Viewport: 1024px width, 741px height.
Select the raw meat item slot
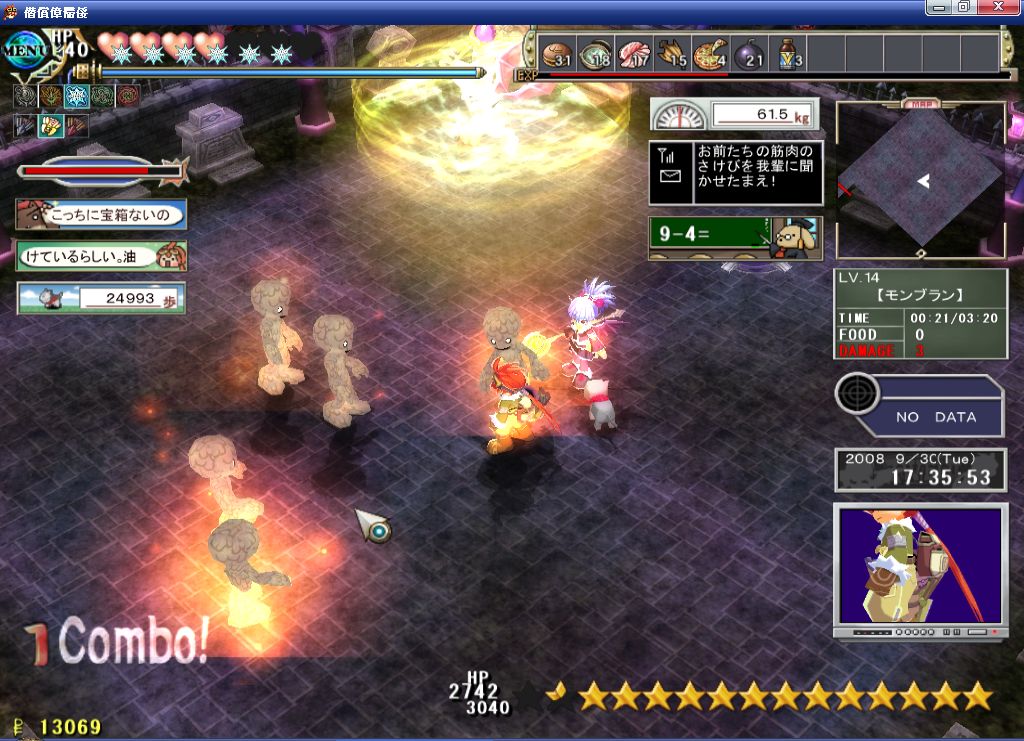(633, 54)
